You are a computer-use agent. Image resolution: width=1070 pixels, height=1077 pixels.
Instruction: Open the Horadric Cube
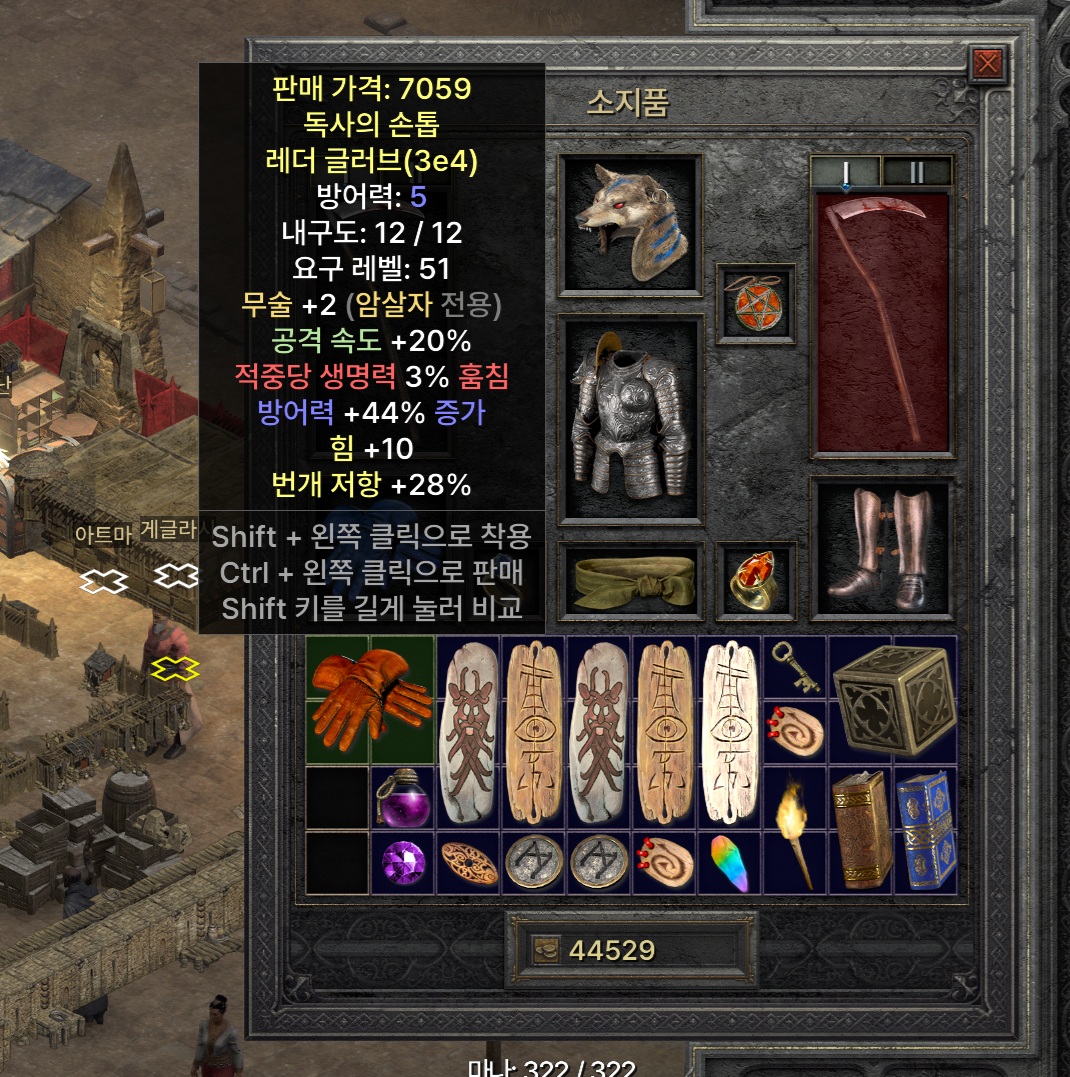click(x=892, y=698)
